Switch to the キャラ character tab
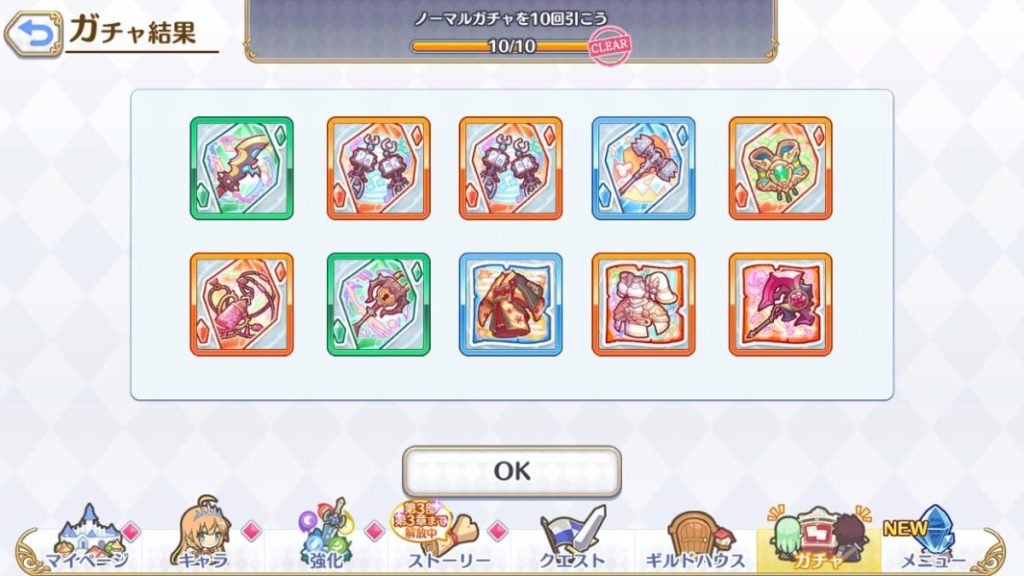This screenshot has height=576, width=1024. 205,538
